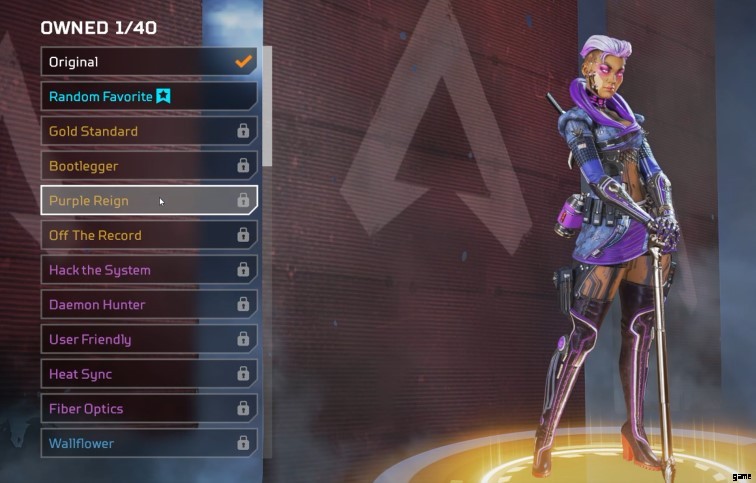Select the Gold Standard skin
Viewport: 756px width, 483px height.
tap(148, 131)
